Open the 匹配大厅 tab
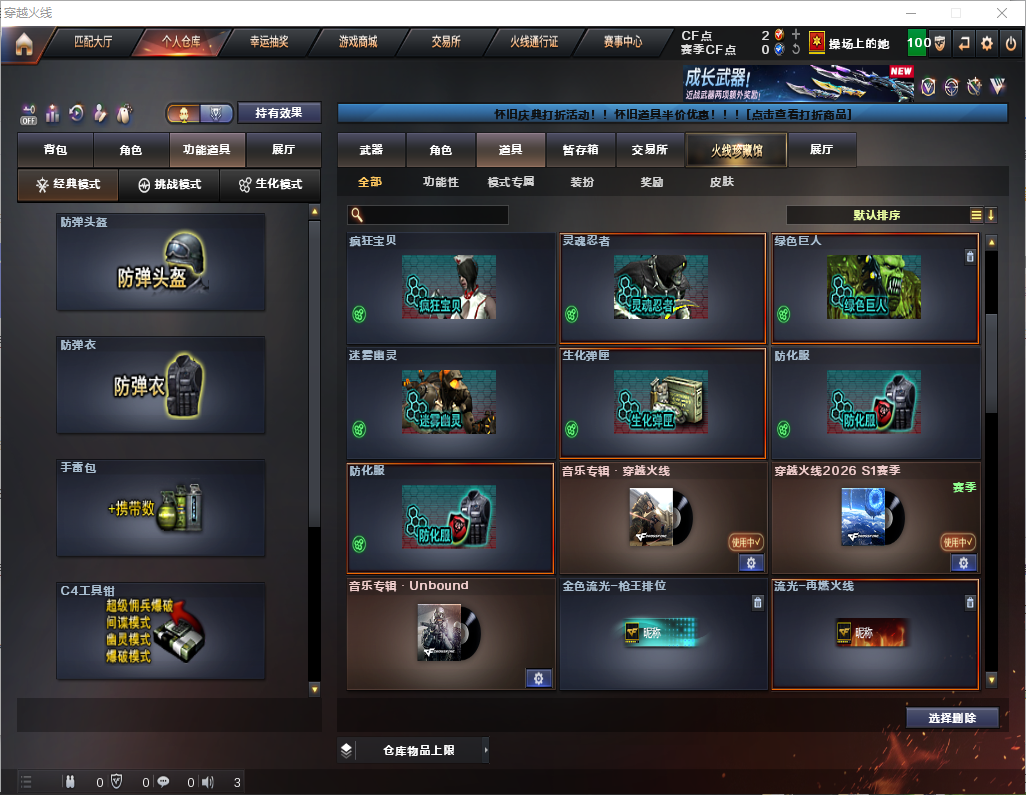Image resolution: width=1026 pixels, height=795 pixels. click(93, 43)
